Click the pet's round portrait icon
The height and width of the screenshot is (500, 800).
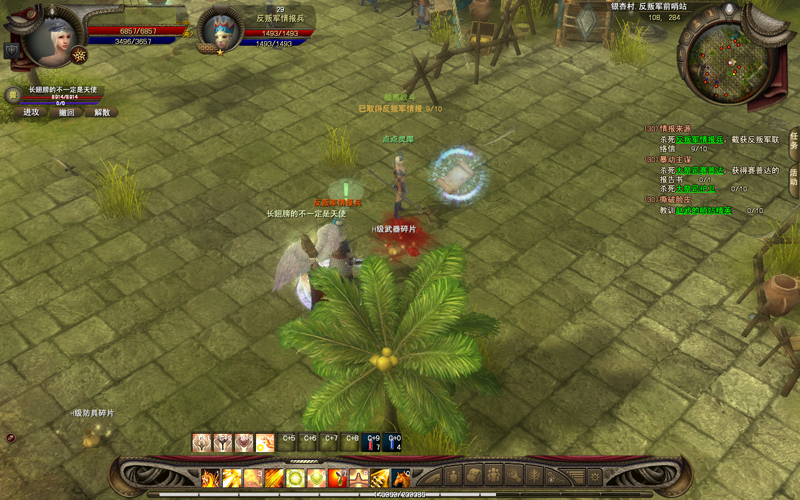[13, 94]
